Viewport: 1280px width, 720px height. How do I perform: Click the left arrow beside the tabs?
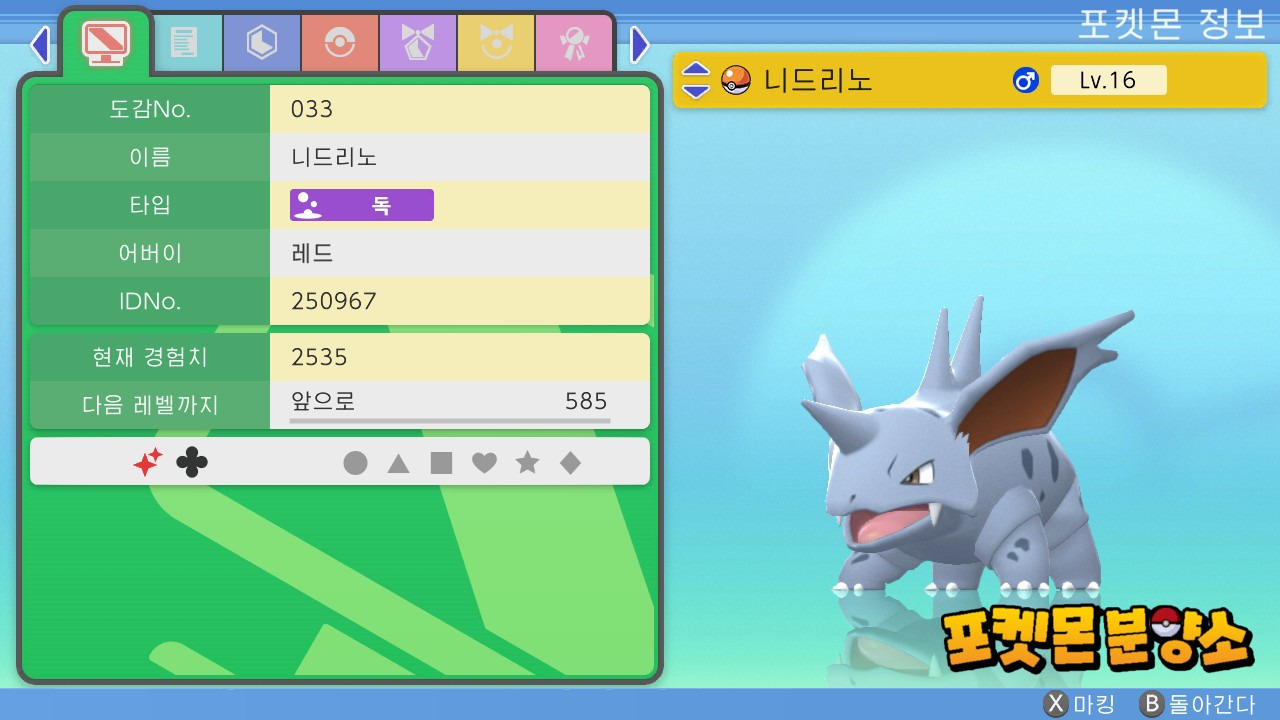[40, 44]
